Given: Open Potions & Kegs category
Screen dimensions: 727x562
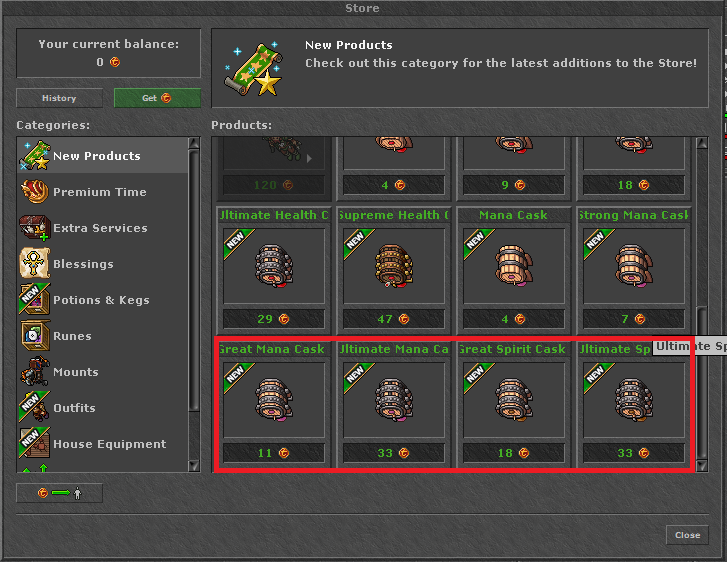Looking at the screenshot, I should (x=101, y=300).
